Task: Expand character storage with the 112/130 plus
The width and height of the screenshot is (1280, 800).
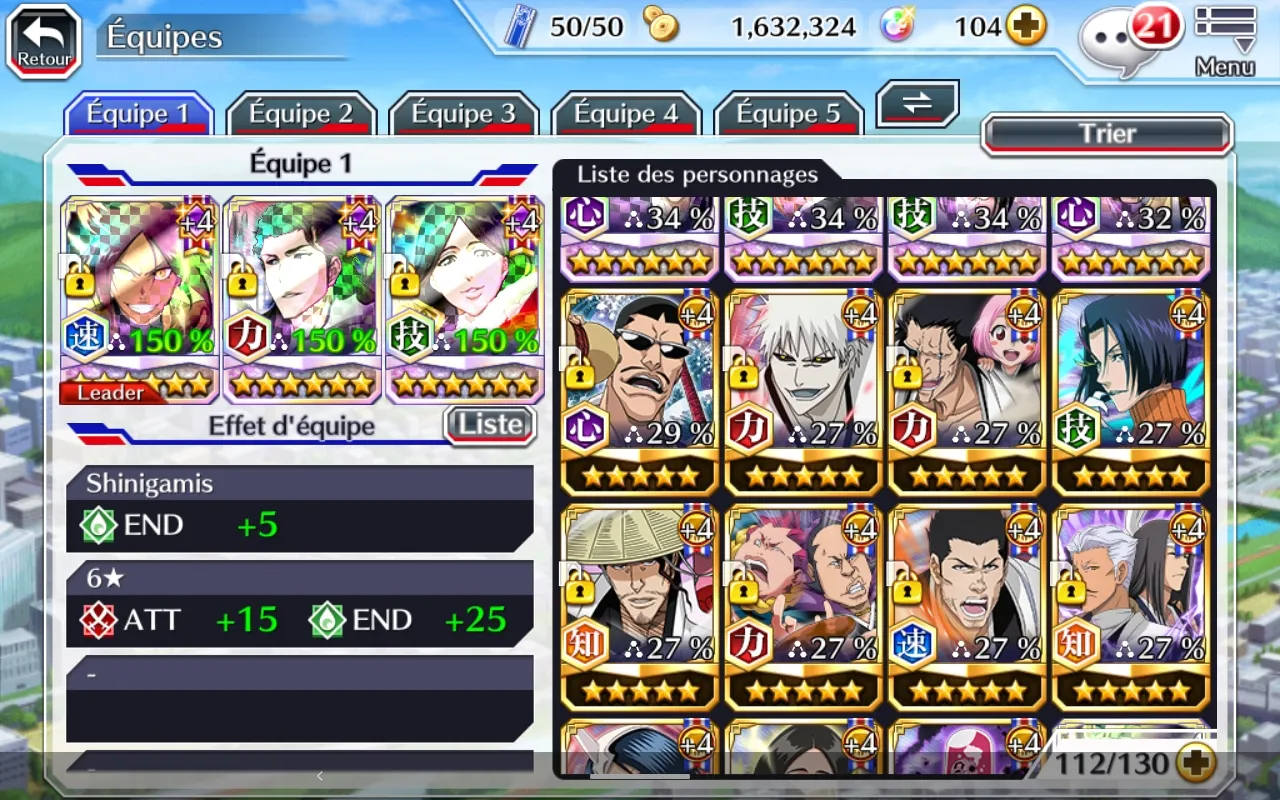Action: click(x=1195, y=765)
